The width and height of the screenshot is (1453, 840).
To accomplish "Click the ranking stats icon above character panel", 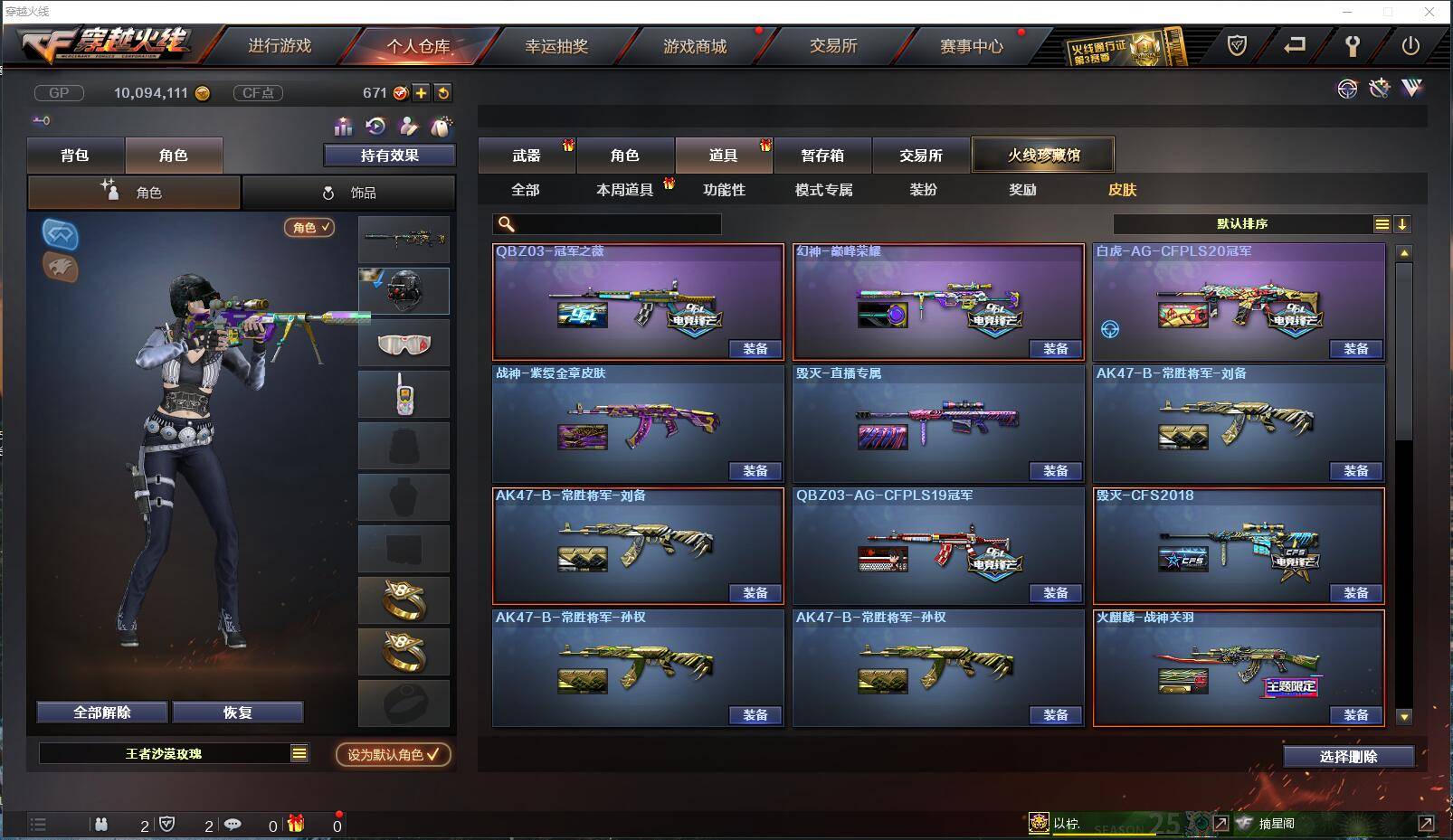I will point(344,127).
